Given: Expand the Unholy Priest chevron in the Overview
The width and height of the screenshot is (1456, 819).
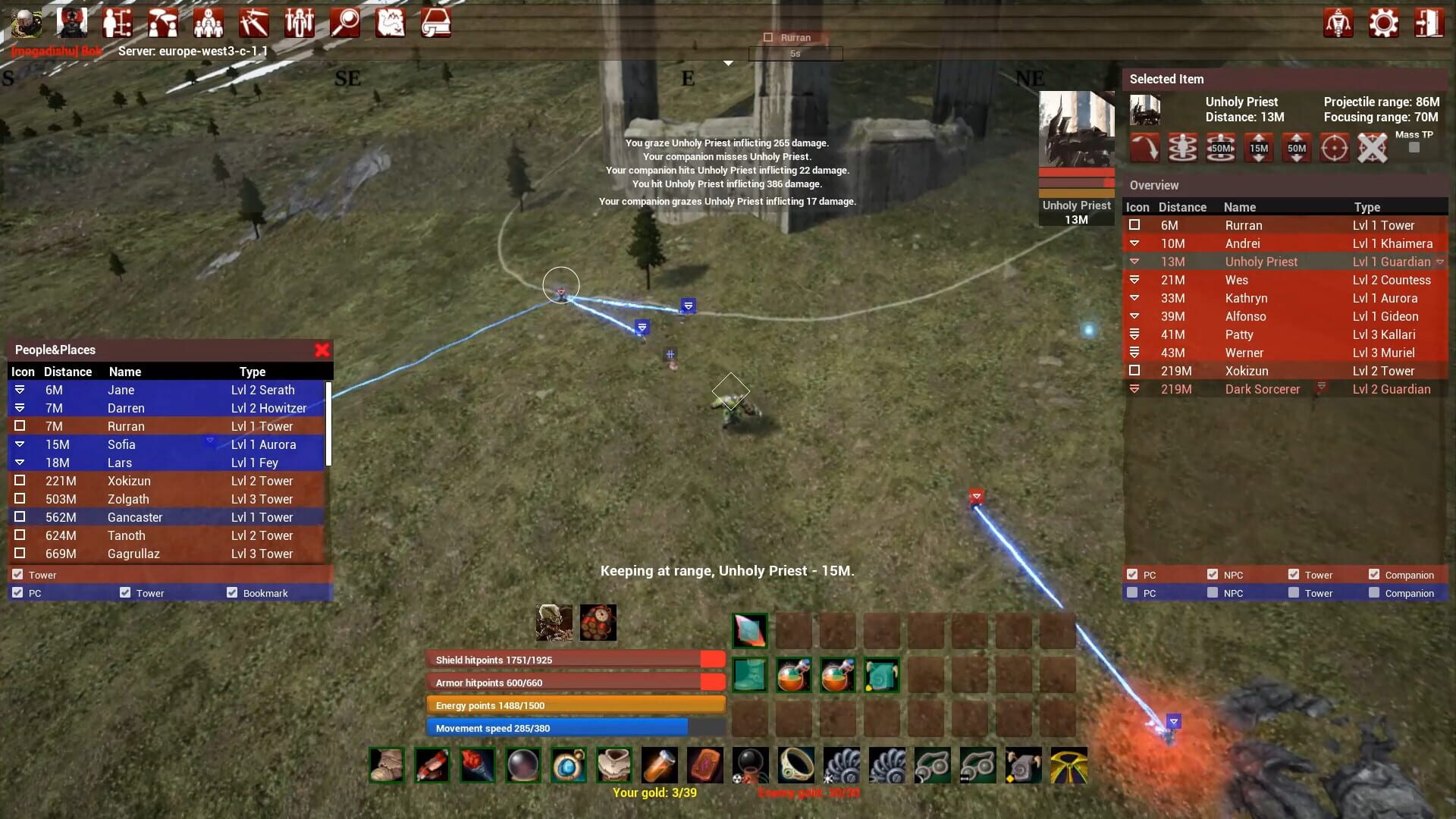Looking at the screenshot, I should point(1440,261).
